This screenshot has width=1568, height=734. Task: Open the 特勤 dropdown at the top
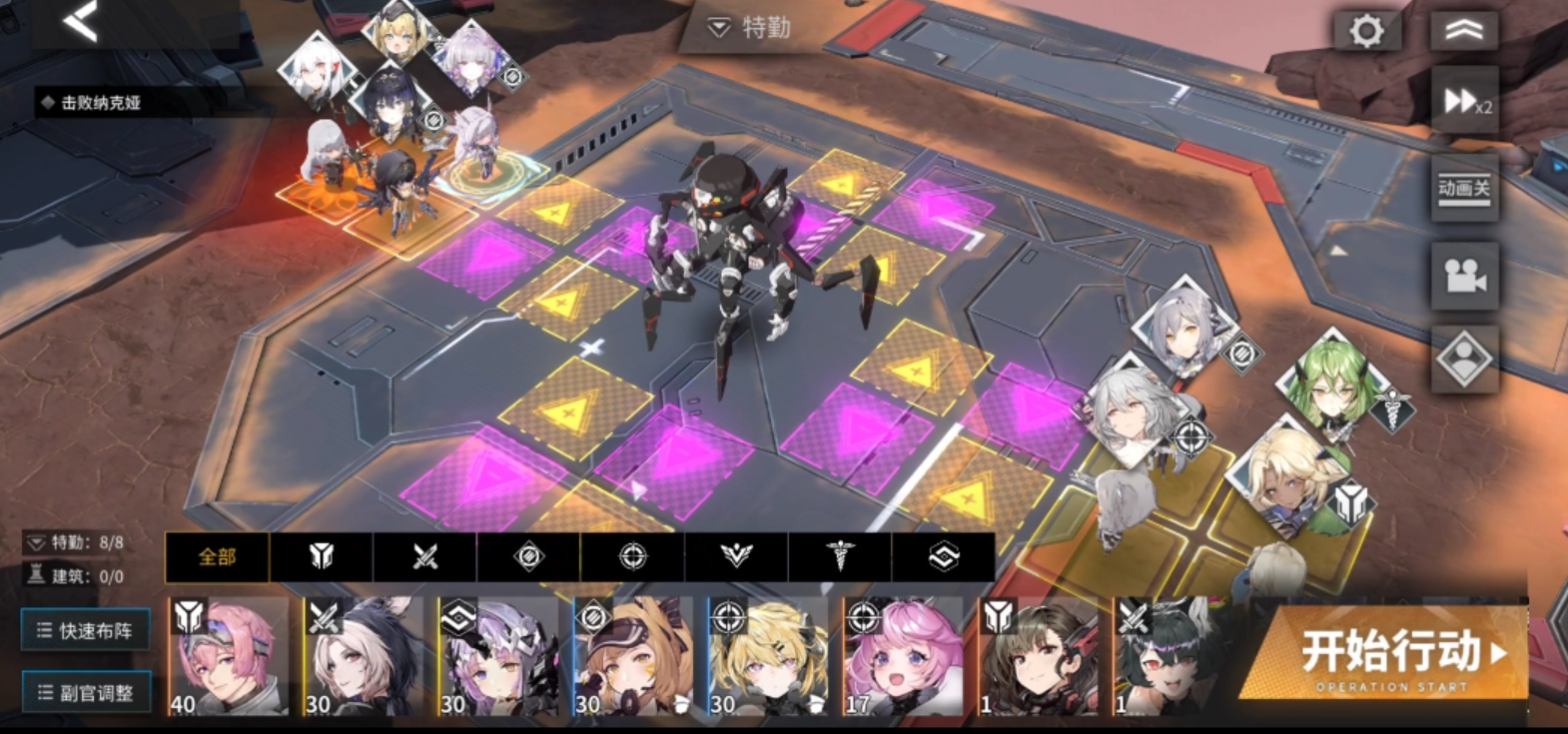750,28
